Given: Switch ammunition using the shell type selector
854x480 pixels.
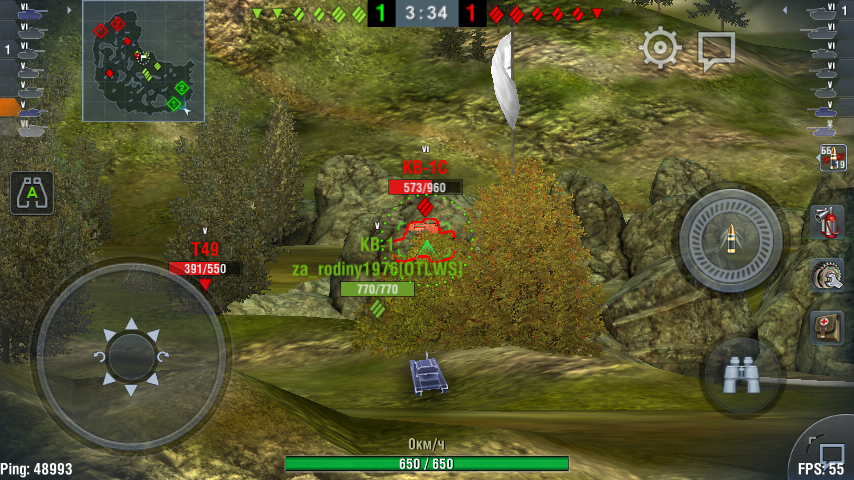Looking at the screenshot, I should coord(832,158).
